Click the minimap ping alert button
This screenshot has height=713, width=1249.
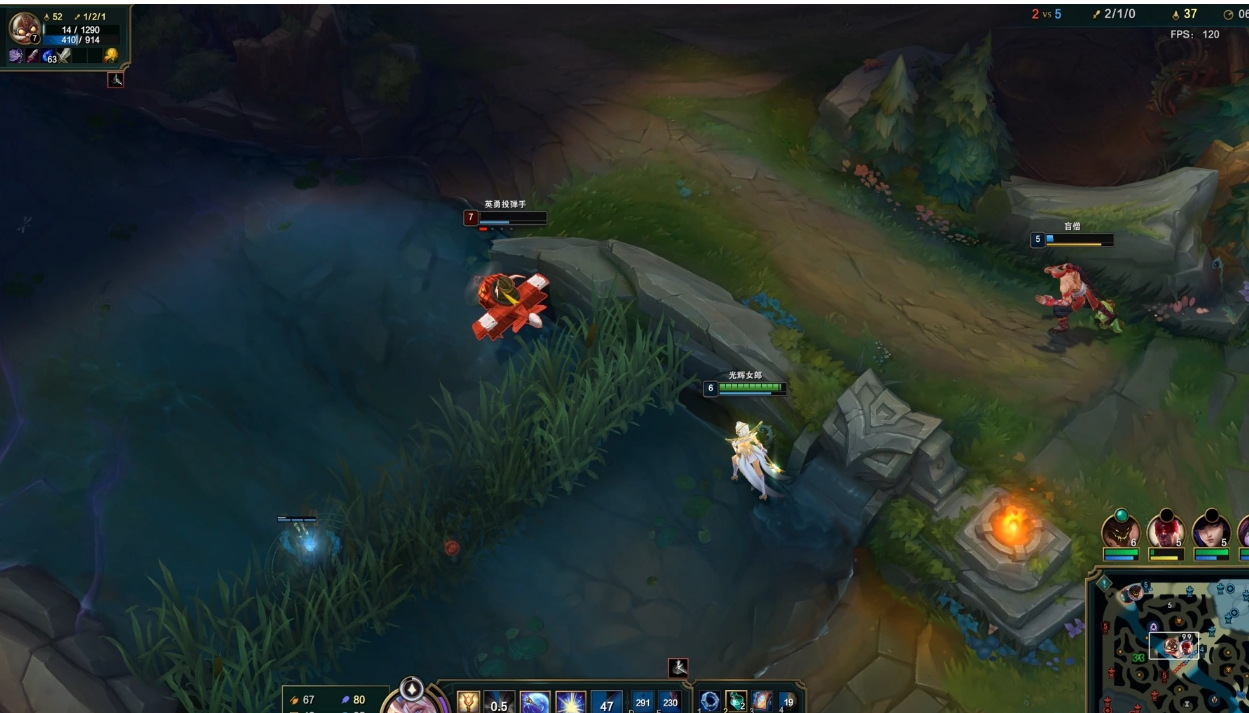(x=1103, y=582)
